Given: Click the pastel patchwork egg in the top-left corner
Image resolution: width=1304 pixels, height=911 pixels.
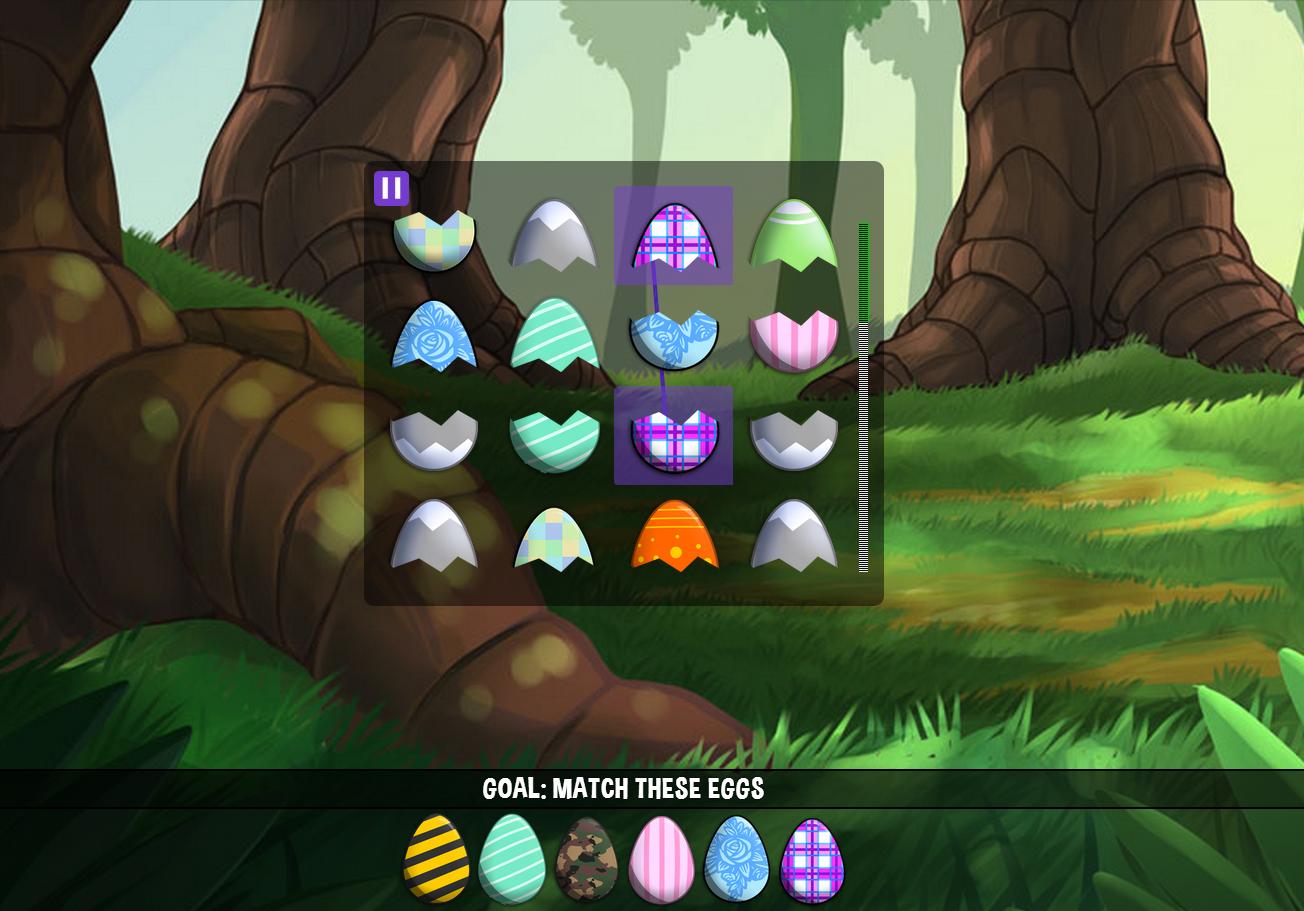Looking at the screenshot, I should pos(435,240).
